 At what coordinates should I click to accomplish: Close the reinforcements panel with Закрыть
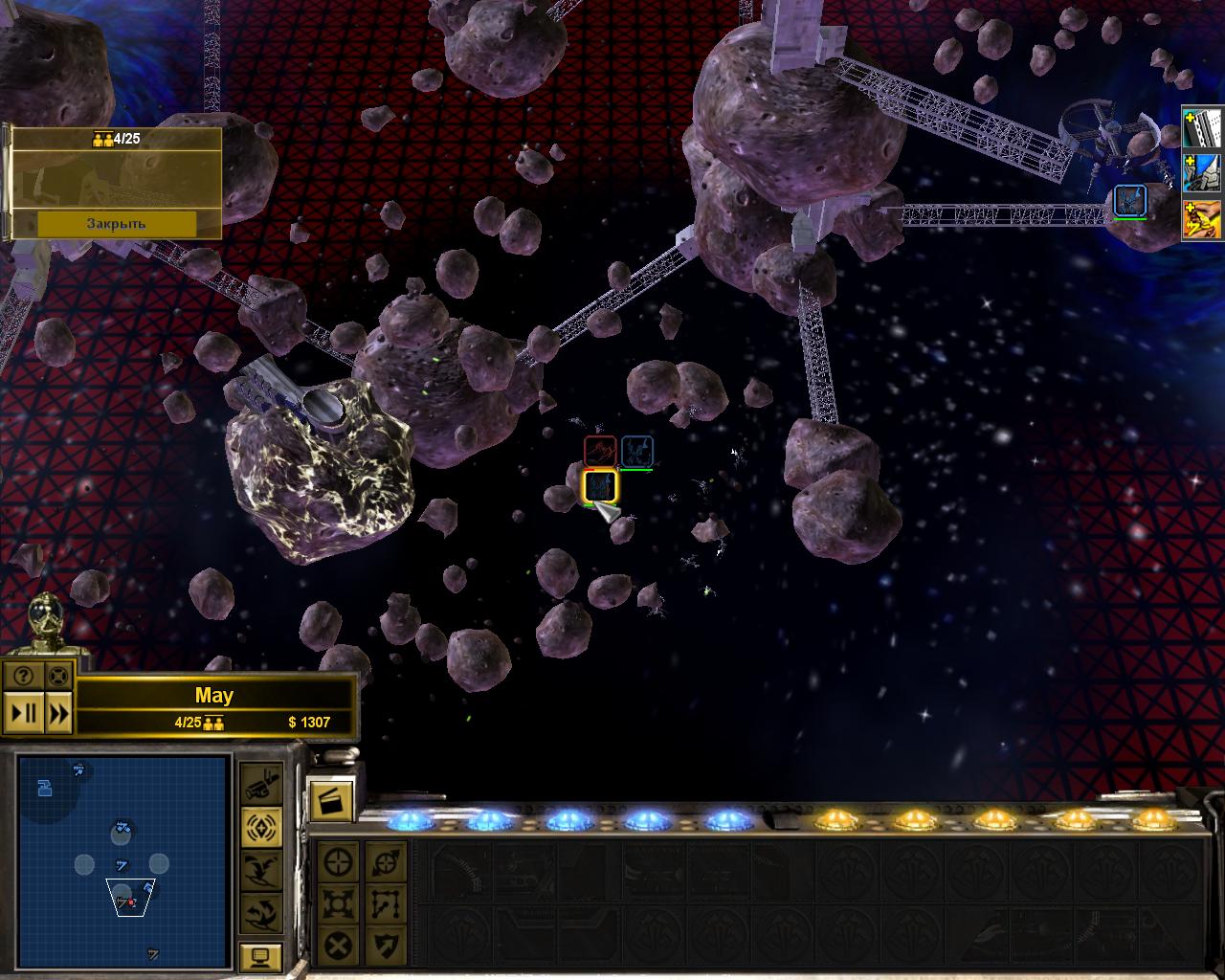point(116,223)
